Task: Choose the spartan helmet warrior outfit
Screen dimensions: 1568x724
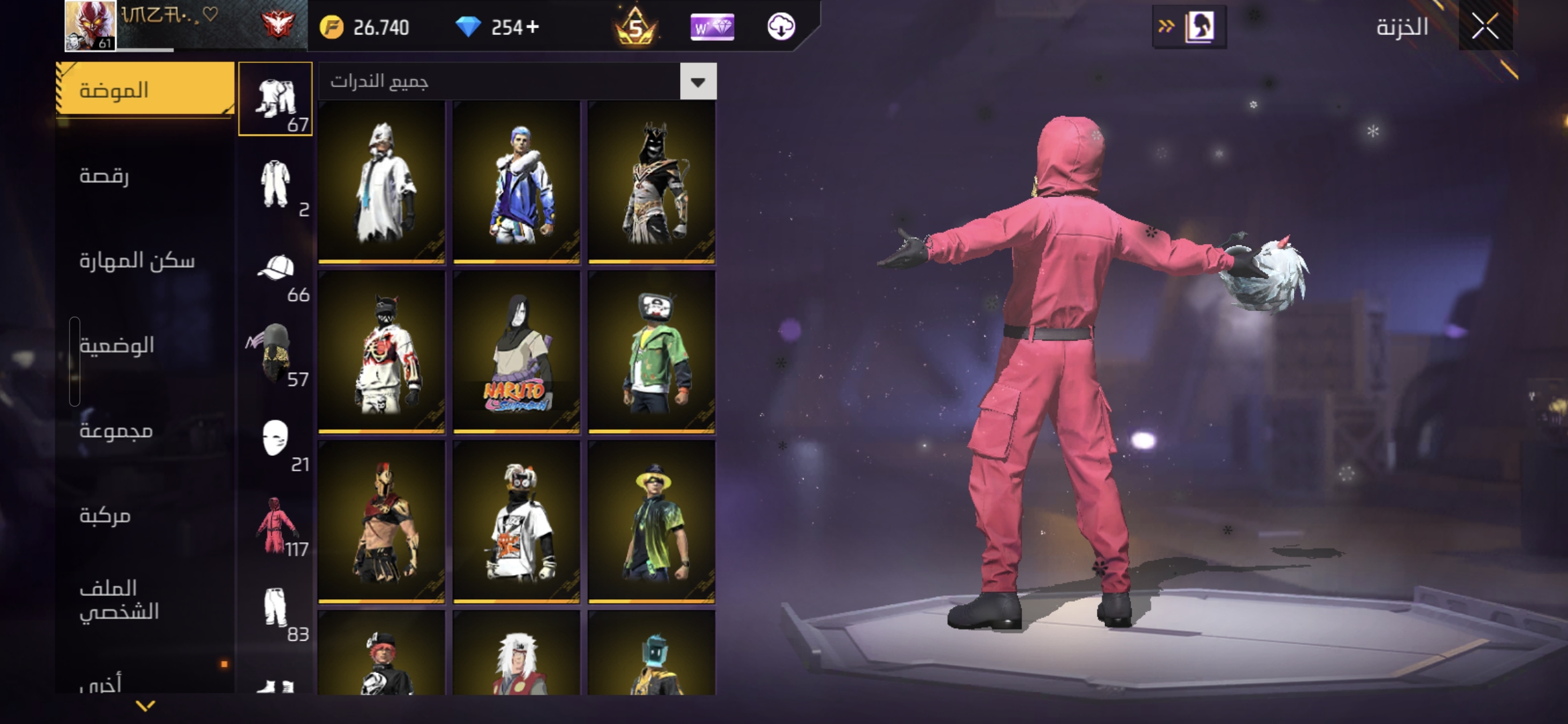Action: [381, 521]
